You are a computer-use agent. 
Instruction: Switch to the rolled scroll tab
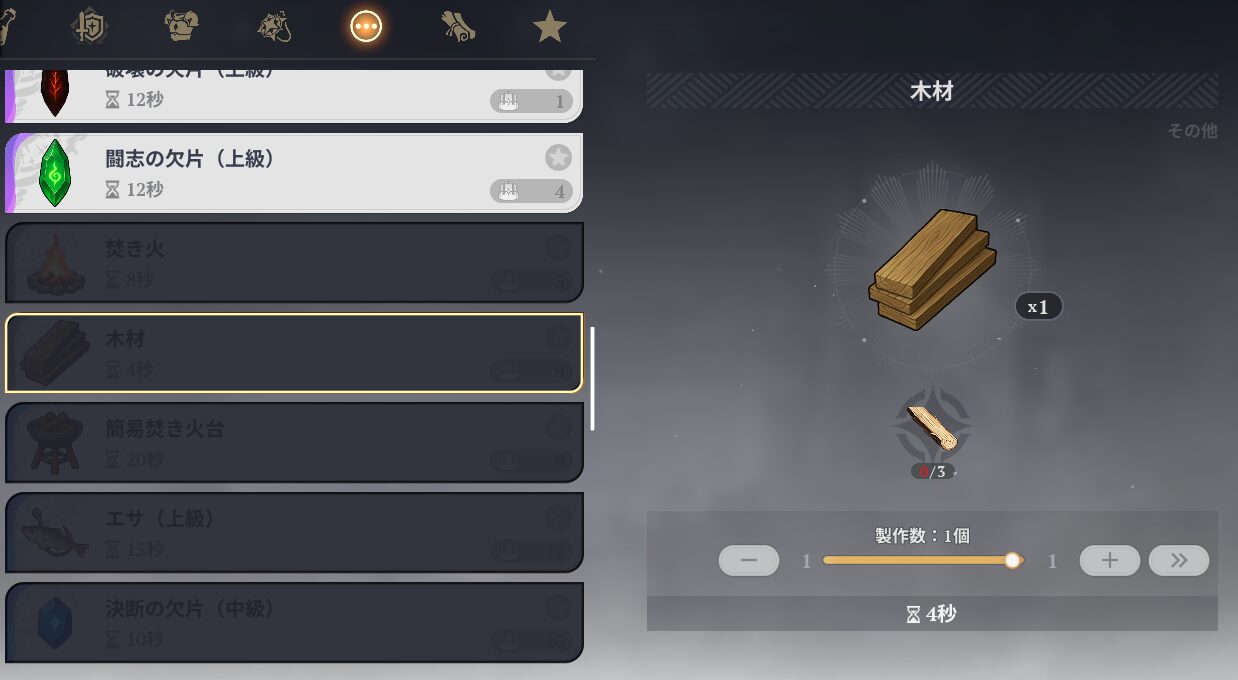458,26
